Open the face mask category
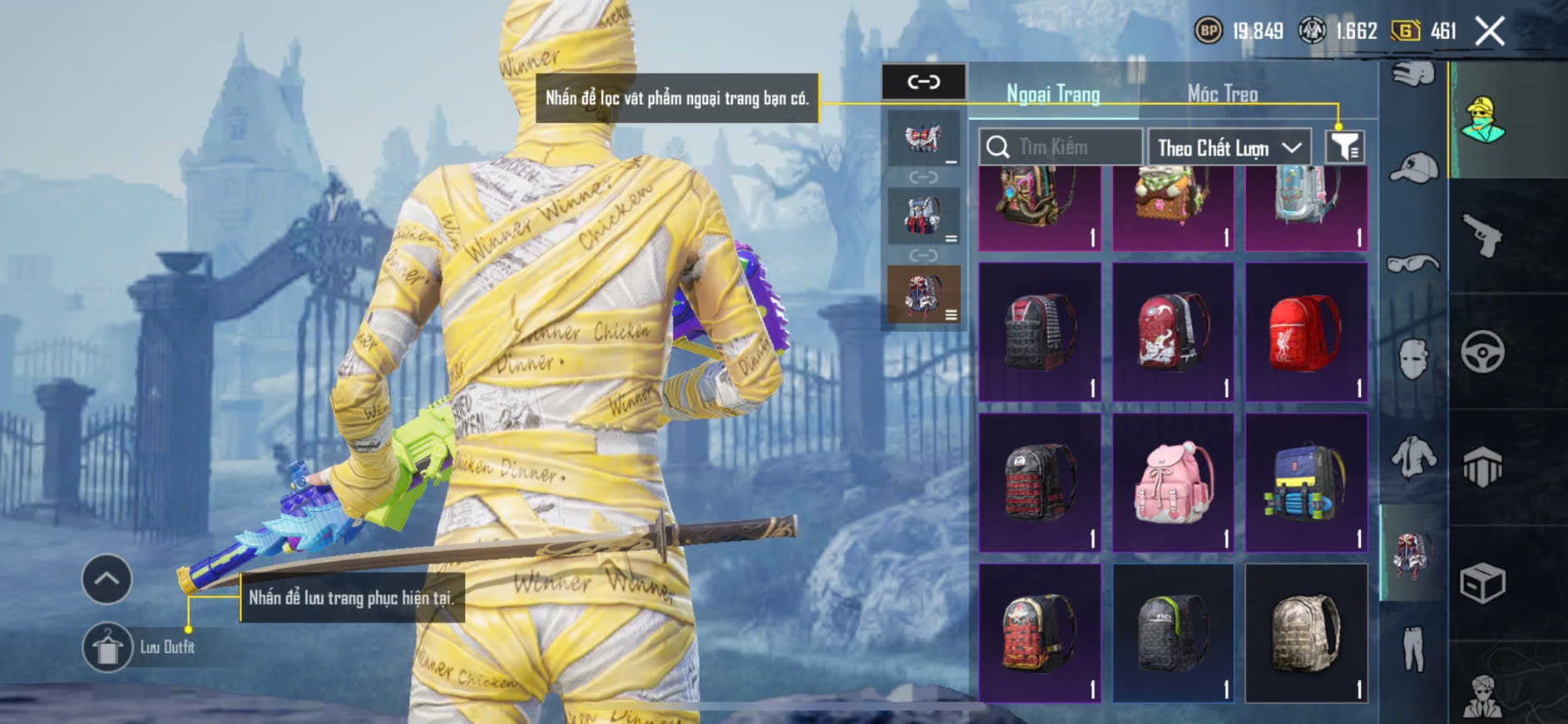 coord(1412,360)
